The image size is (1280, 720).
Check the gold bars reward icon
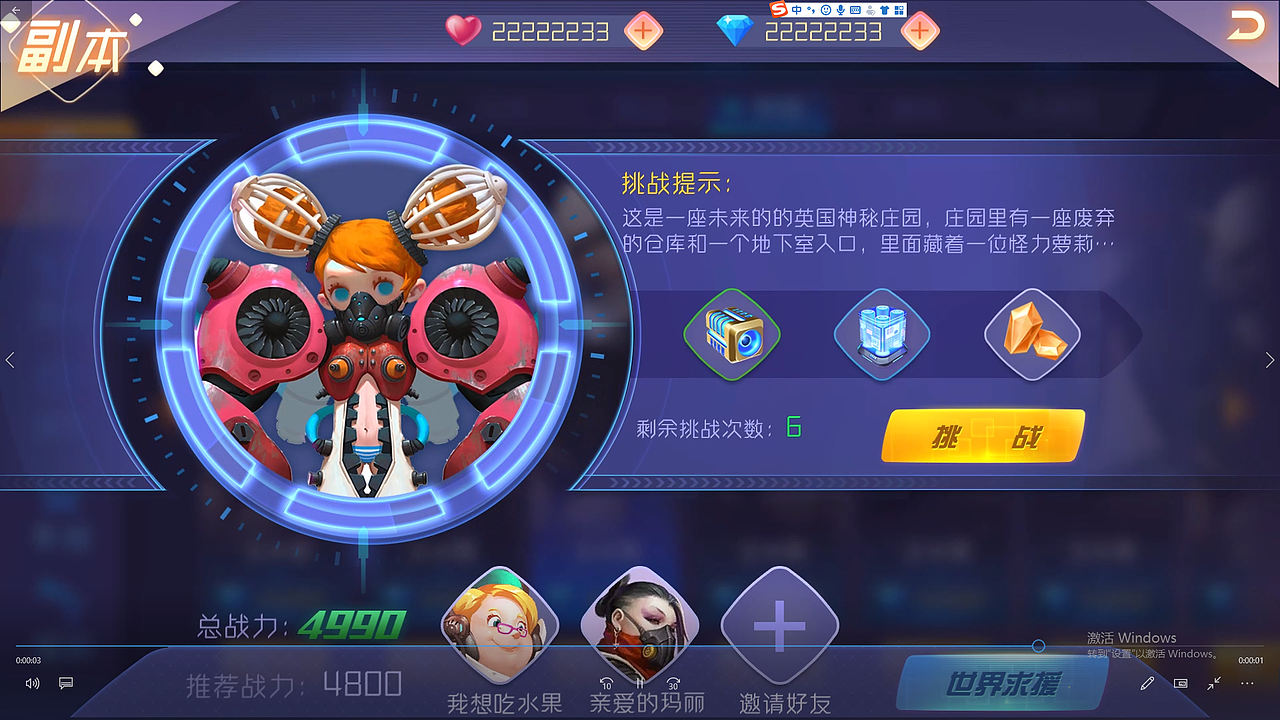click(1031, 335)
